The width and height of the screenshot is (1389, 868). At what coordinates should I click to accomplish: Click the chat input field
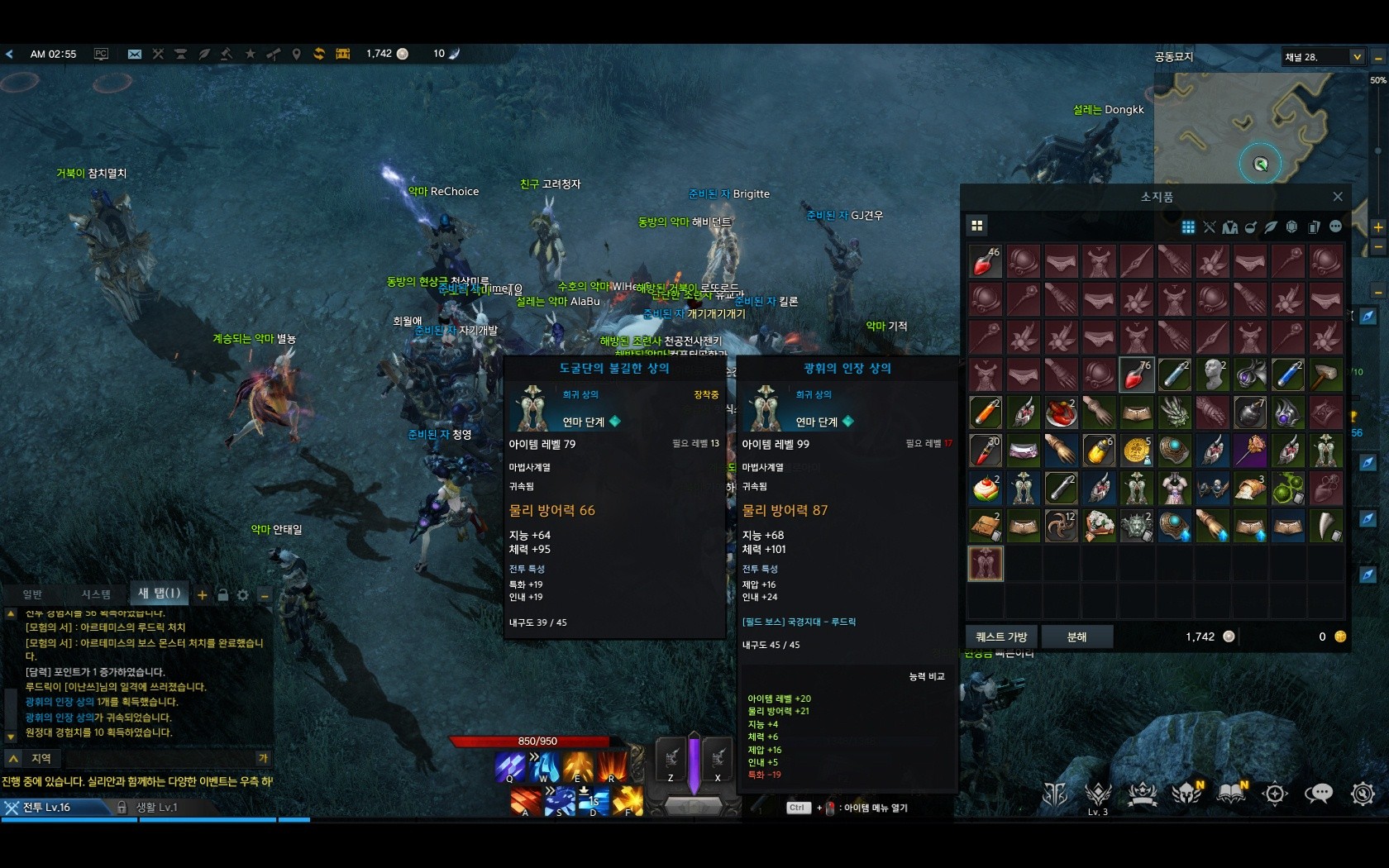click(157, 758)
